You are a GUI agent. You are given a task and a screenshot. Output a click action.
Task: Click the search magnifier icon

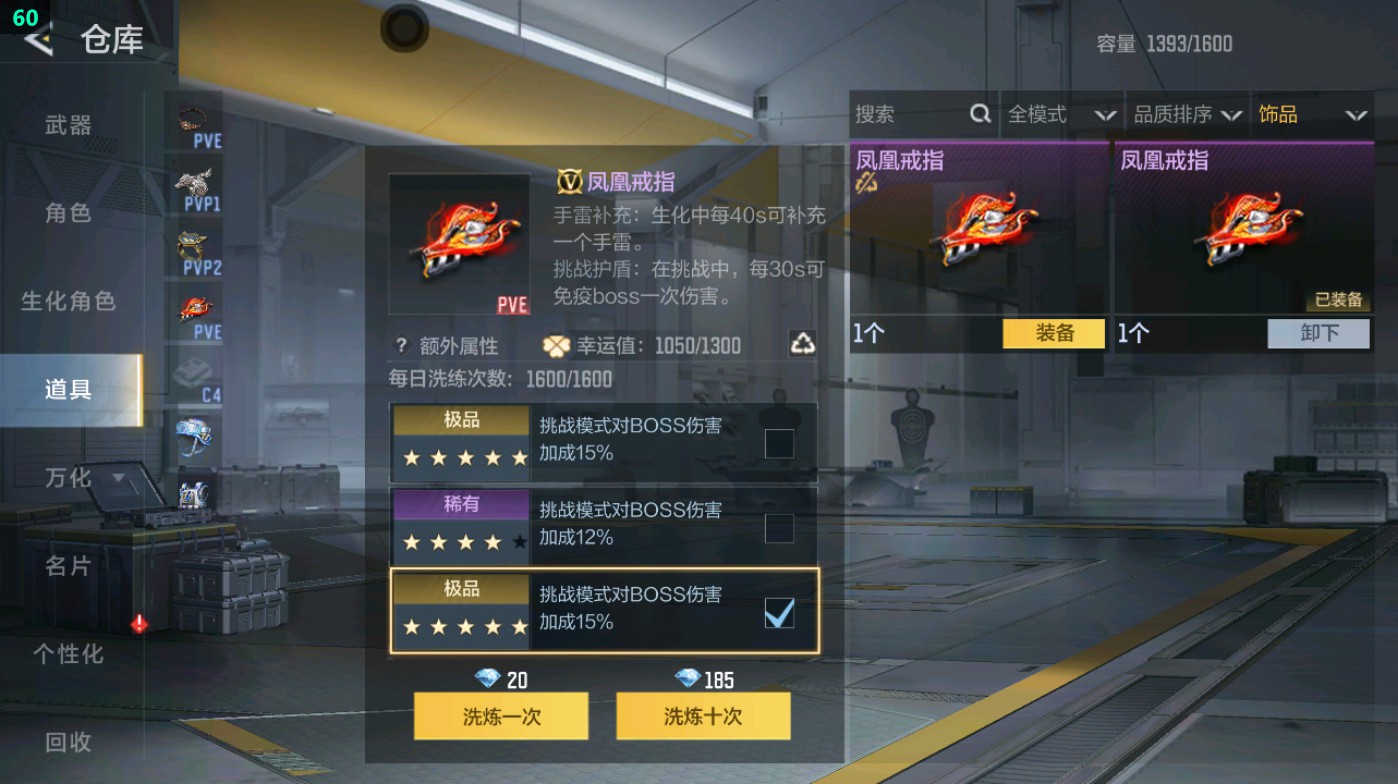click(x=978, y=114)
